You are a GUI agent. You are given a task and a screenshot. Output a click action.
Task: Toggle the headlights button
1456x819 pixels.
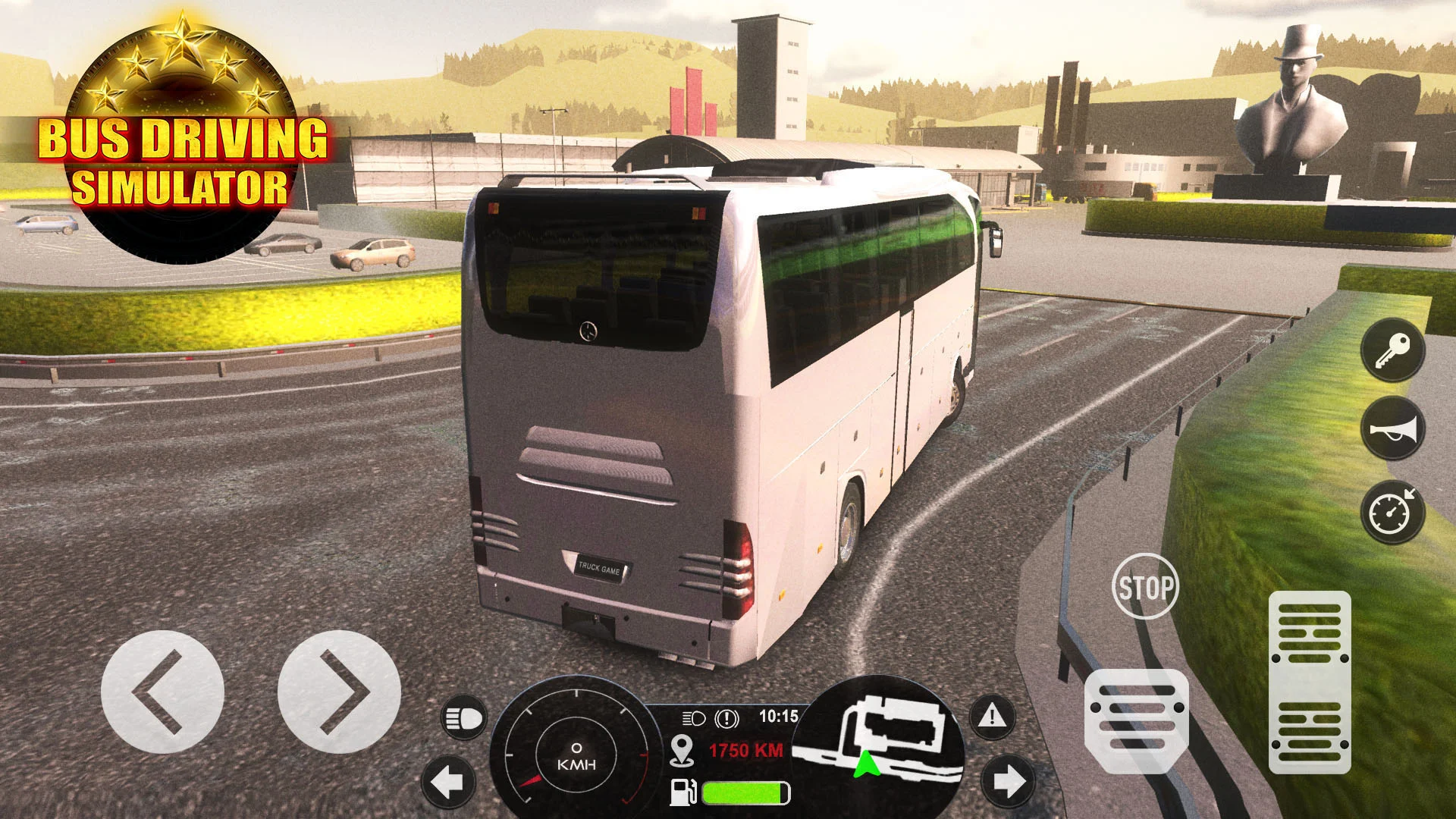[x=464, y=717]
